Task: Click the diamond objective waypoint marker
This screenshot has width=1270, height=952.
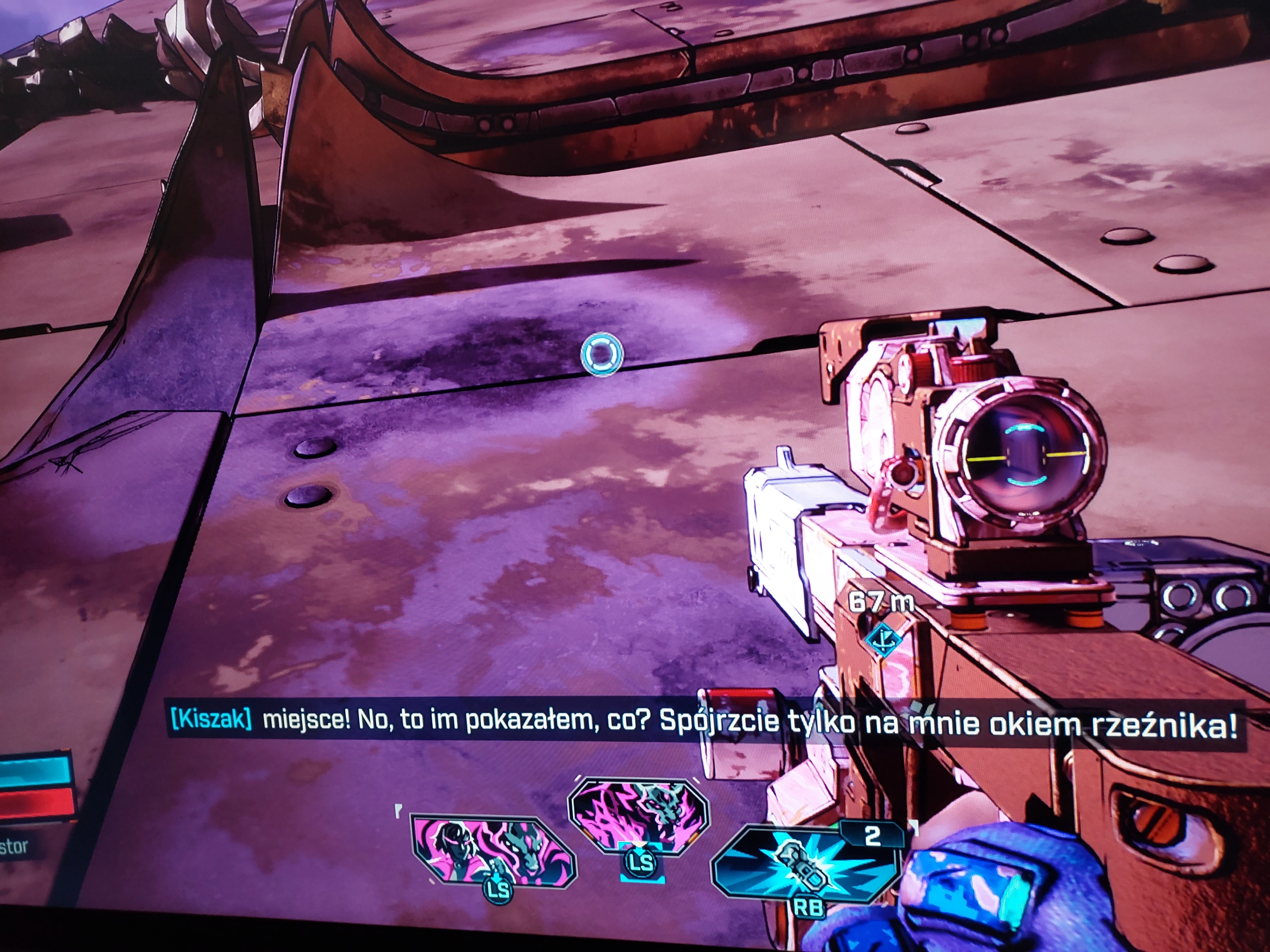Action: (x=882, y=638)
